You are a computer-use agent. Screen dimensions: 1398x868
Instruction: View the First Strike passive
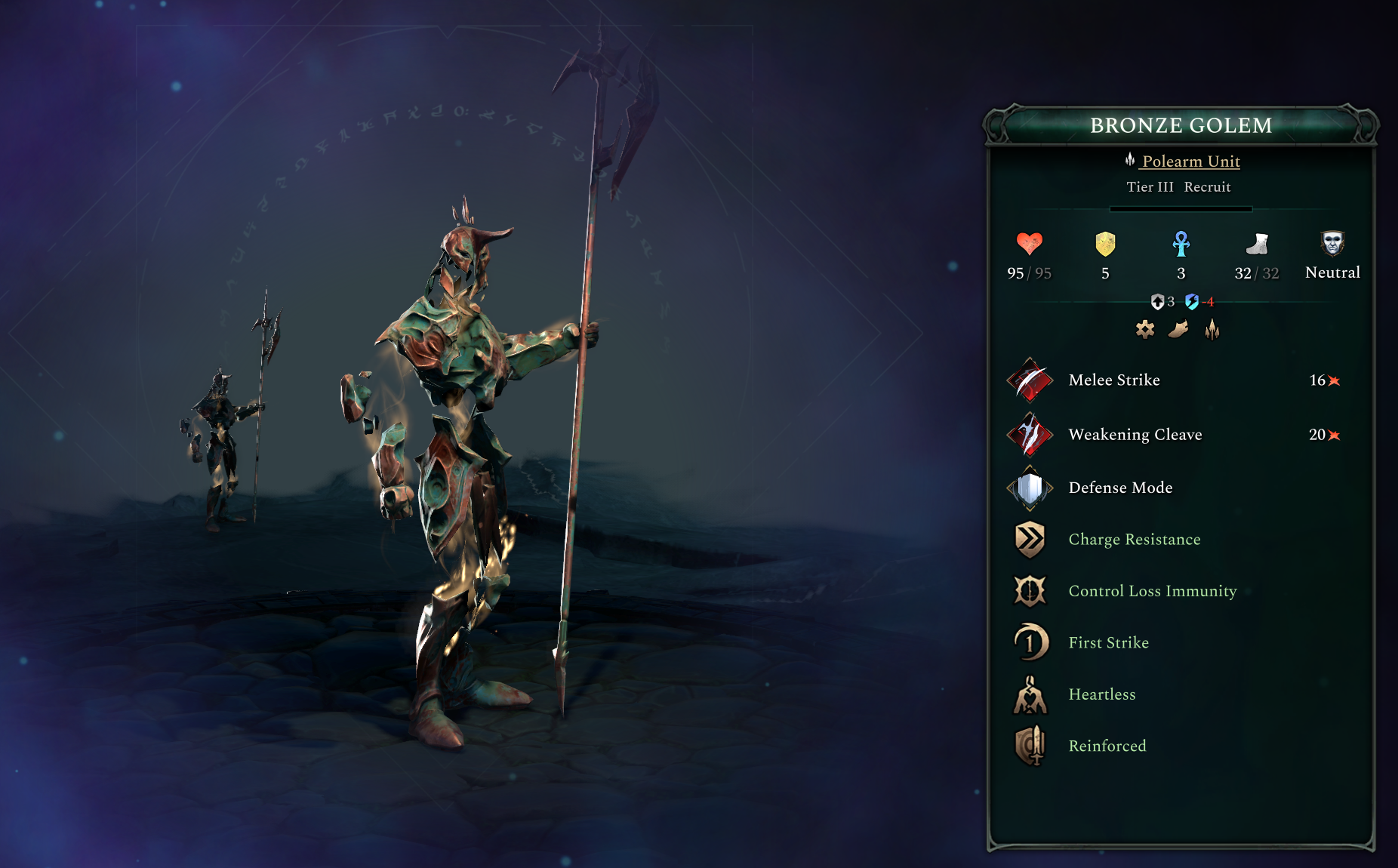1108,643
